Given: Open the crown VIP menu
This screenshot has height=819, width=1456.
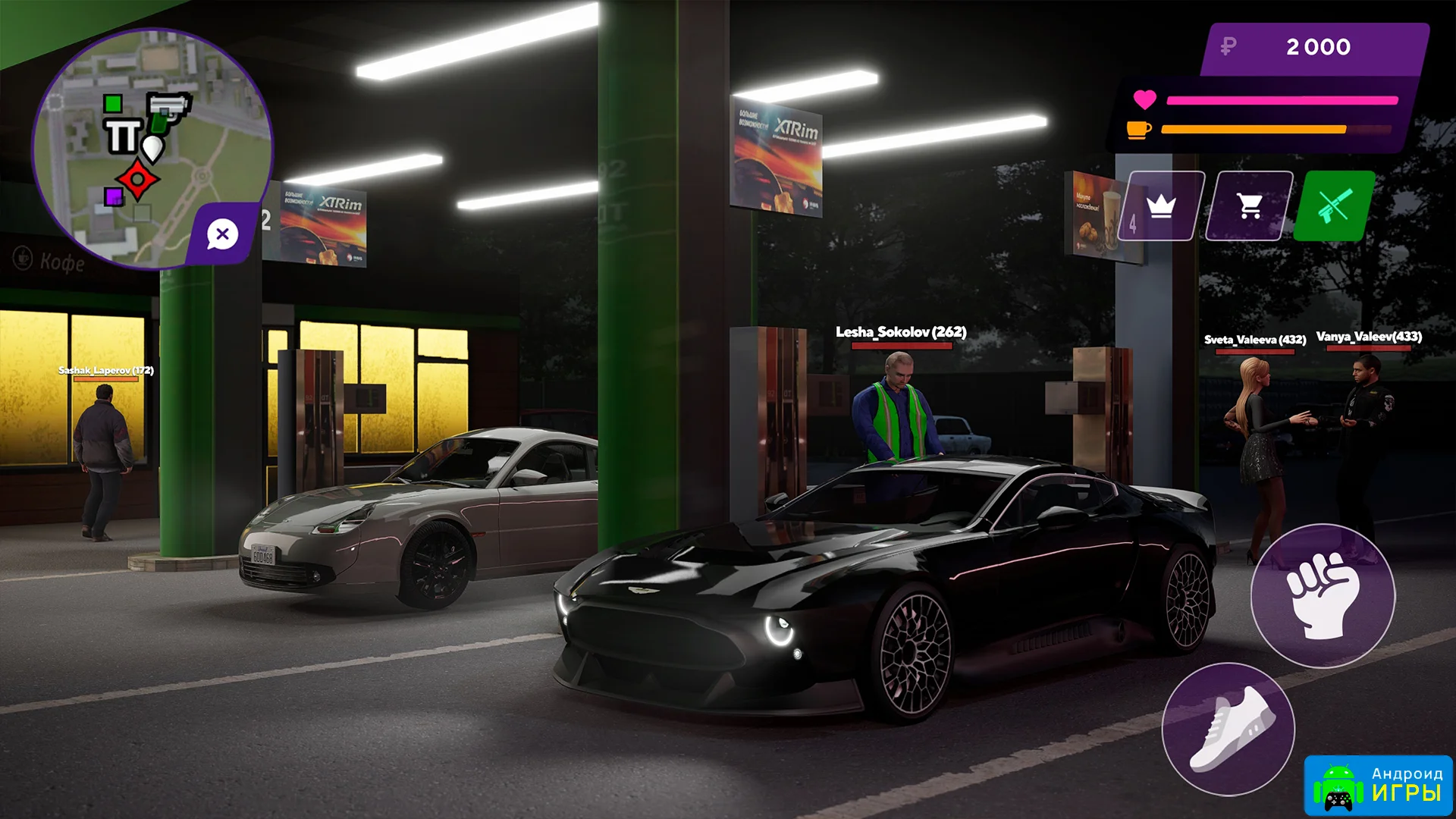Looking at the screenshot, I should click(x=1161, y=206).
